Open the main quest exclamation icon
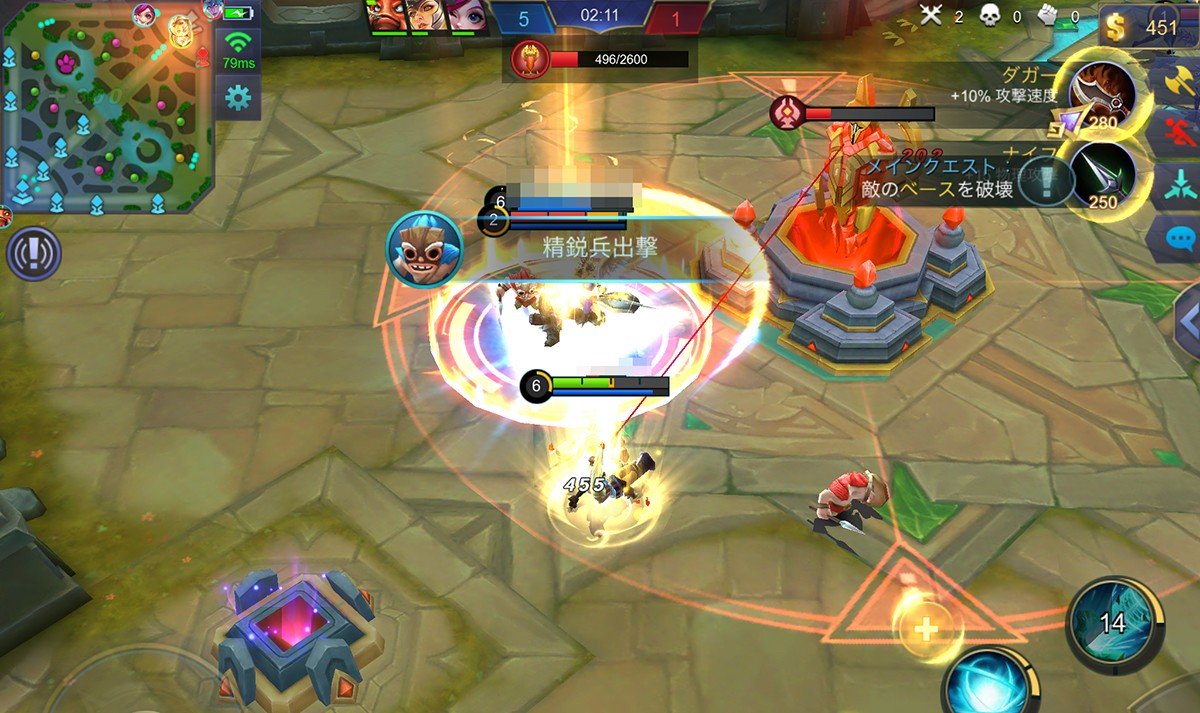Screen dimensions: 1200x713 (1046, 182)
